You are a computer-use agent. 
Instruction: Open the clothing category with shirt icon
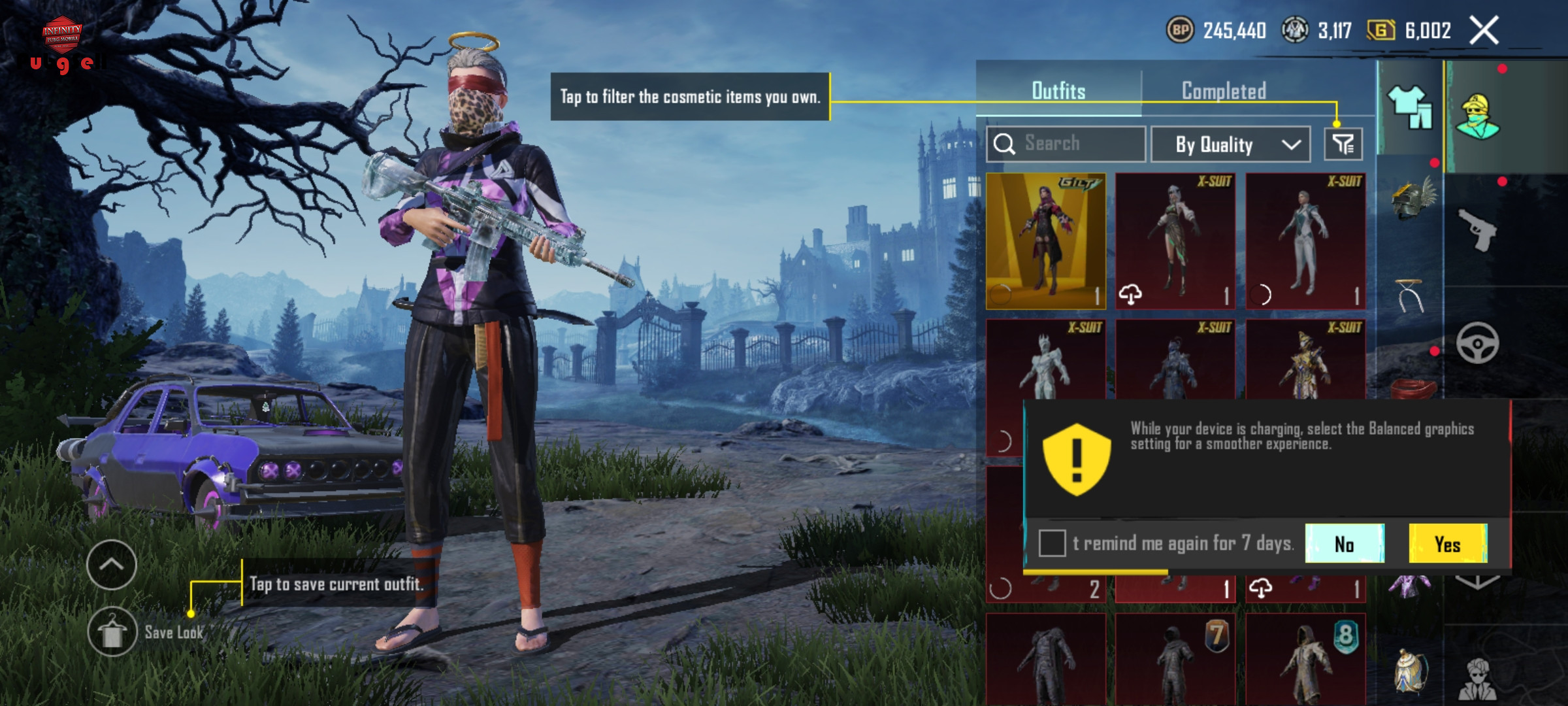pos(1410,107)
